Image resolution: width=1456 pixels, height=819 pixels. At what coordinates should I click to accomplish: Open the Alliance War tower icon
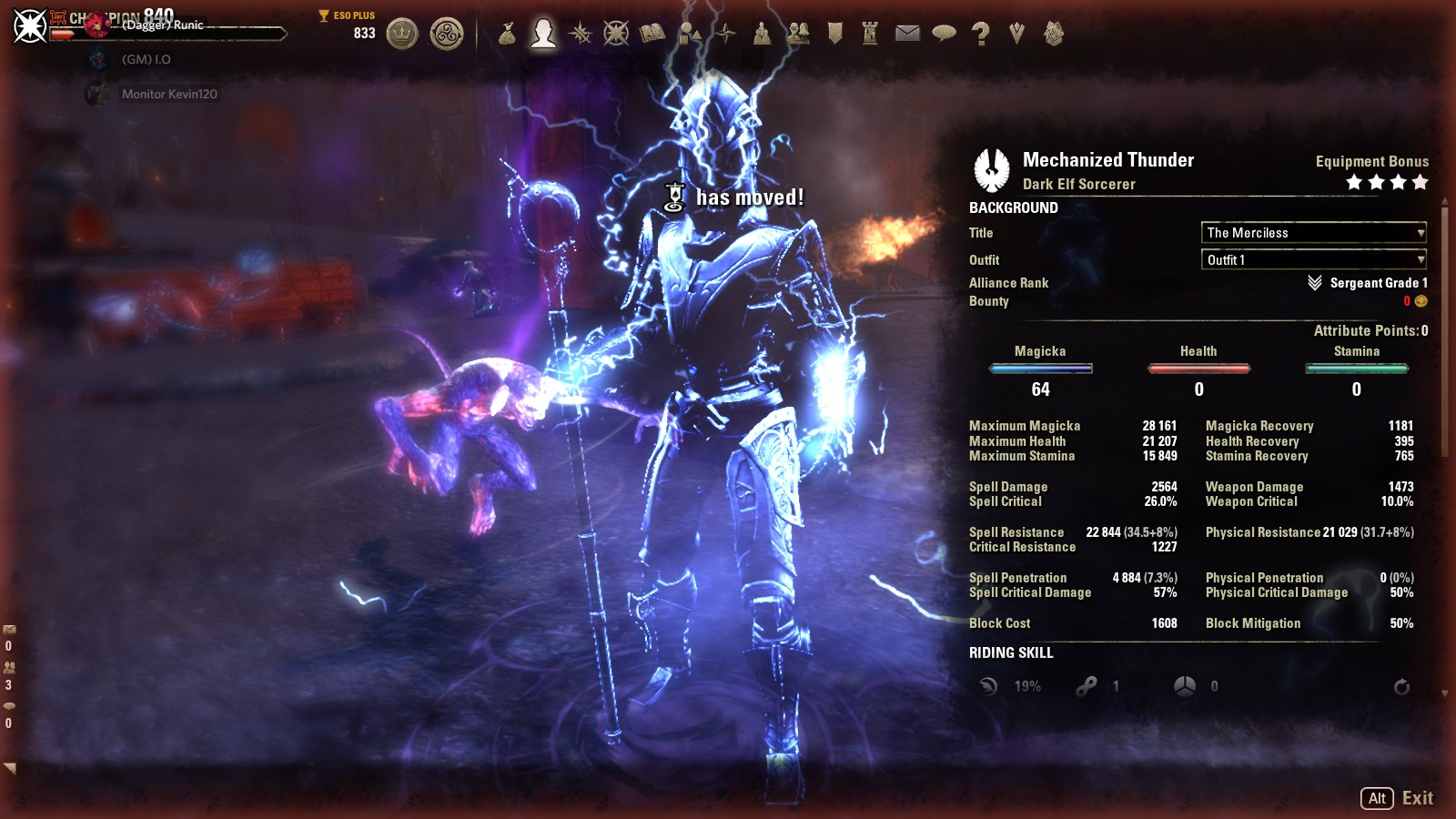click(871, 35)
